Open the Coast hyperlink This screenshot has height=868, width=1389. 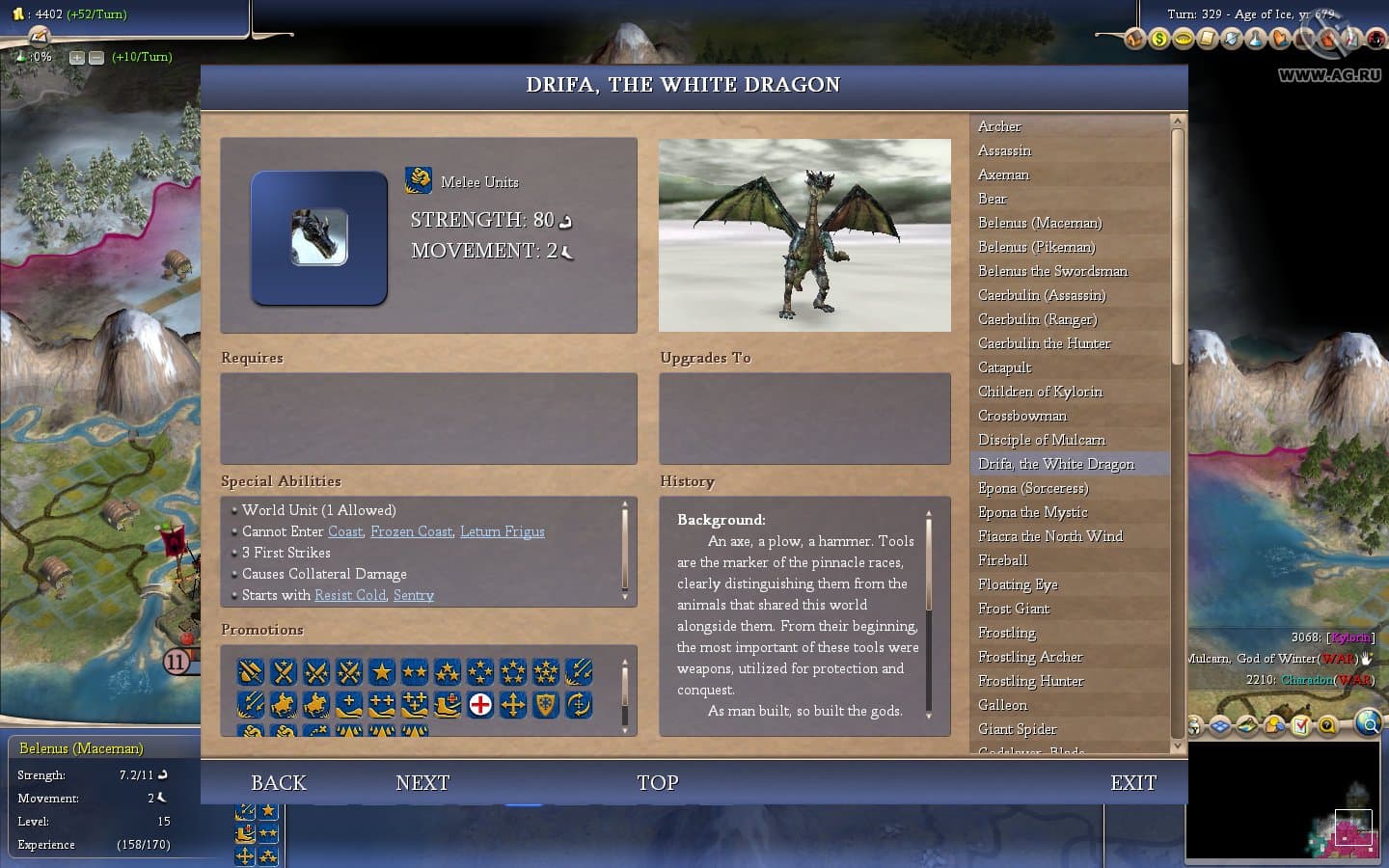coord(344,531)
